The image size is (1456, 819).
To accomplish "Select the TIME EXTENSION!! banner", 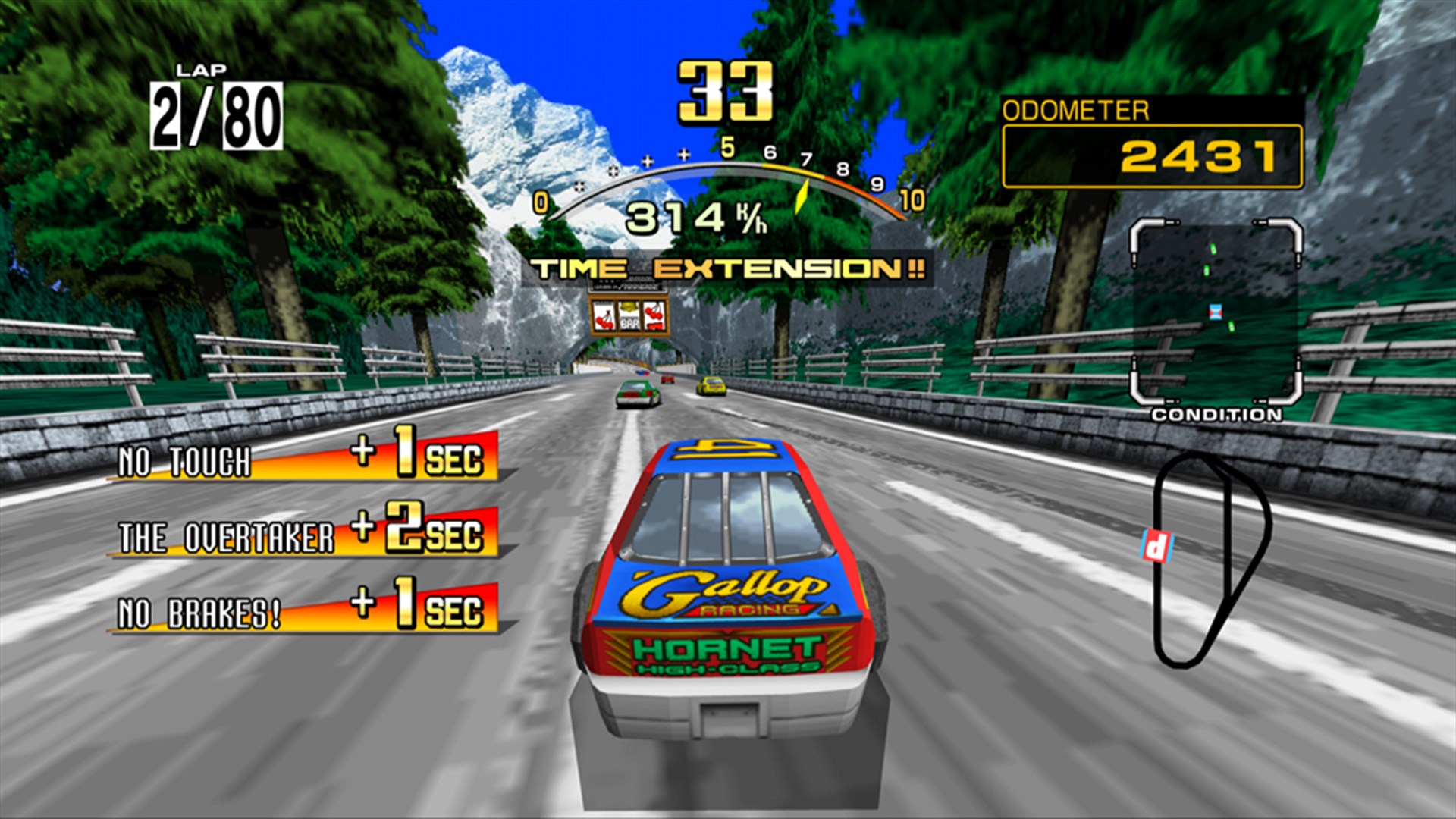I will coord(726,267).
